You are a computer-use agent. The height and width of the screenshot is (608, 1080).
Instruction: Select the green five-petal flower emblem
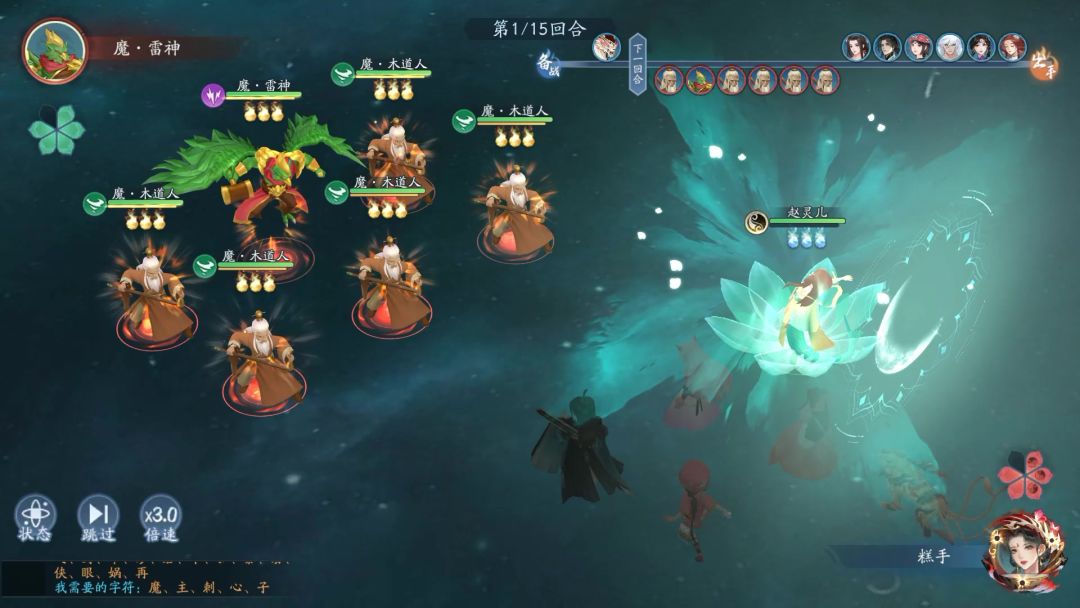(x=56, y=129)
